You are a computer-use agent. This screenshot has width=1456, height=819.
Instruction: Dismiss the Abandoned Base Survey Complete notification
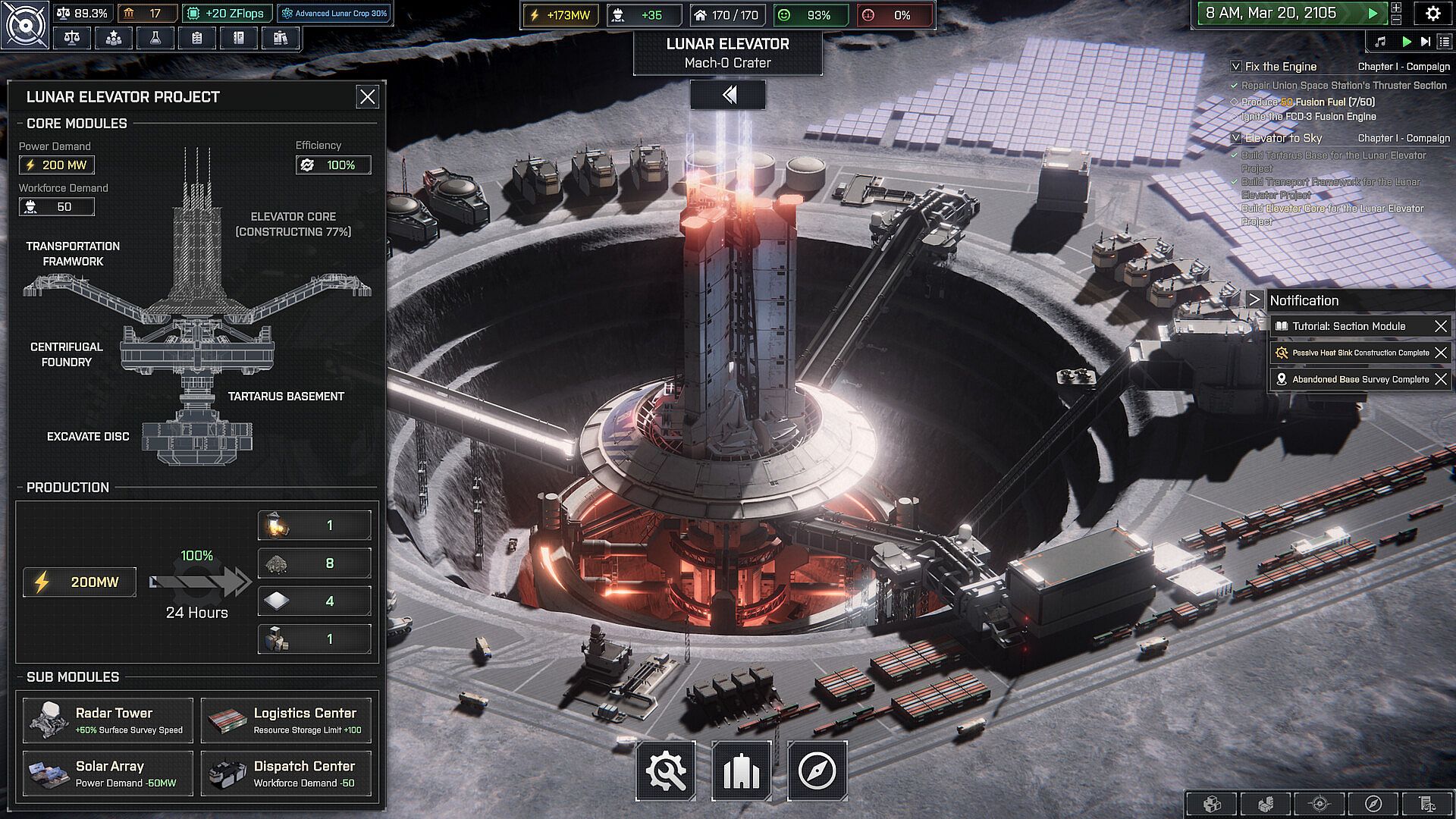pos(1441,379)
